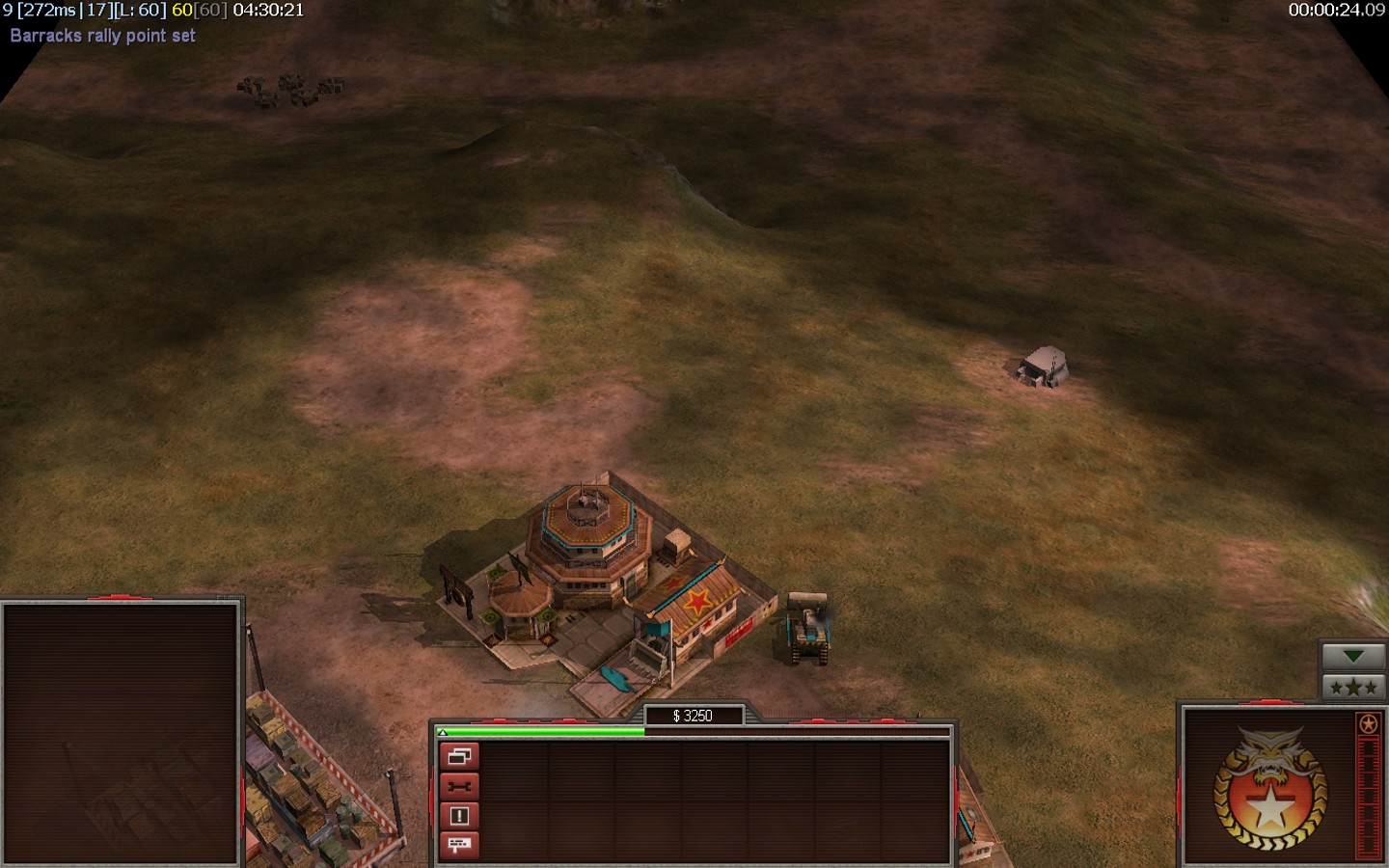Click the exclamation mark button

click(459, 816)
